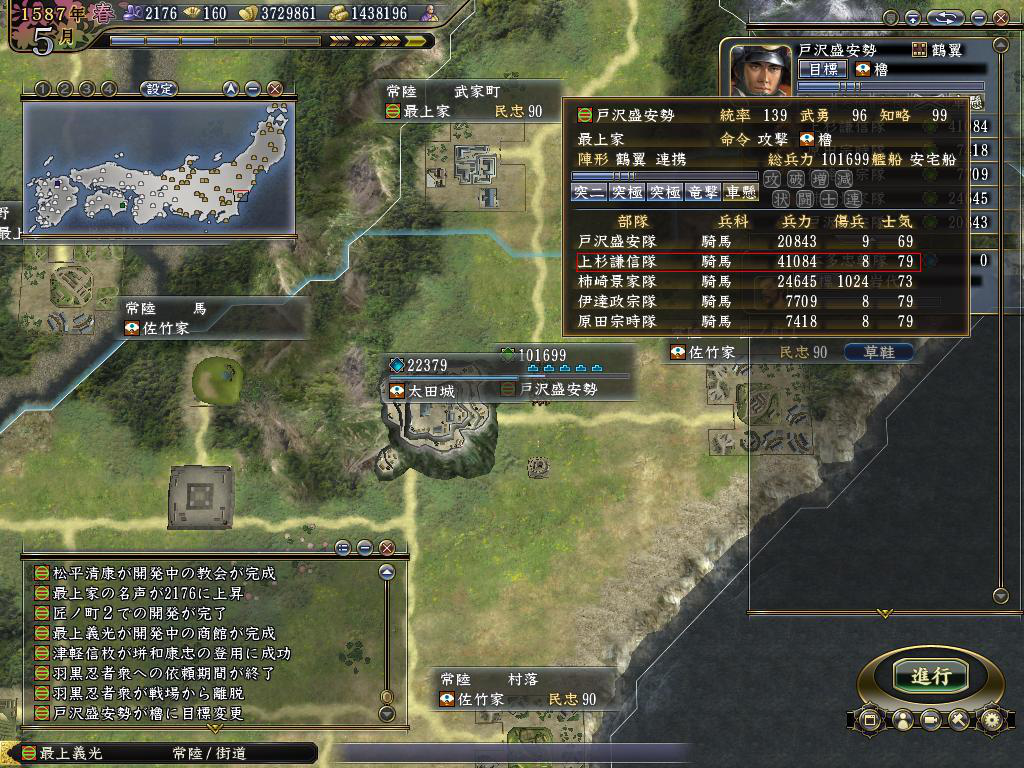Click the 草鞋 button
Screen dimensions: 1024x768
(x=879, y=352)
